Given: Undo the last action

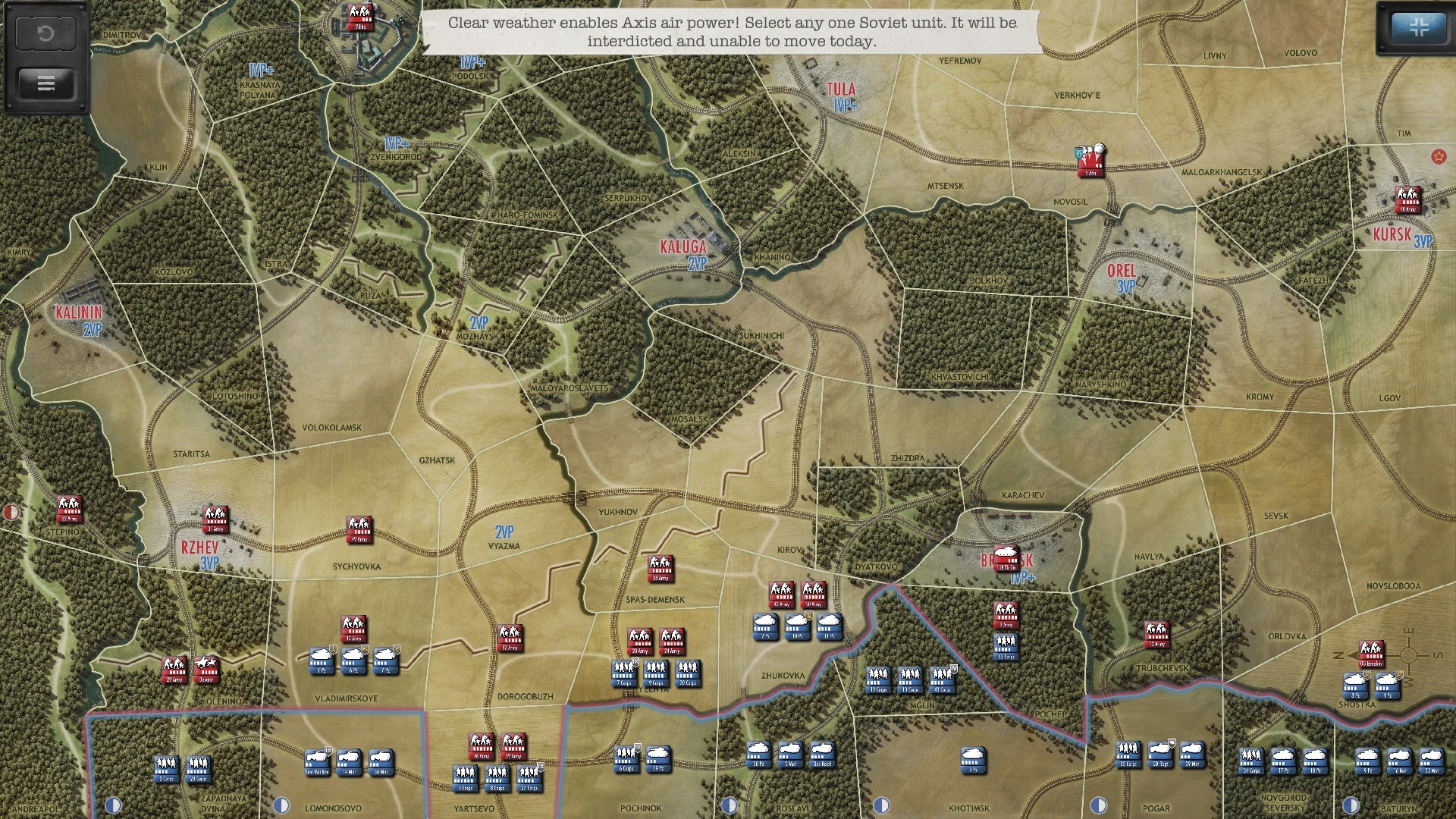Looking at the screenshot, I should [45, 33].
